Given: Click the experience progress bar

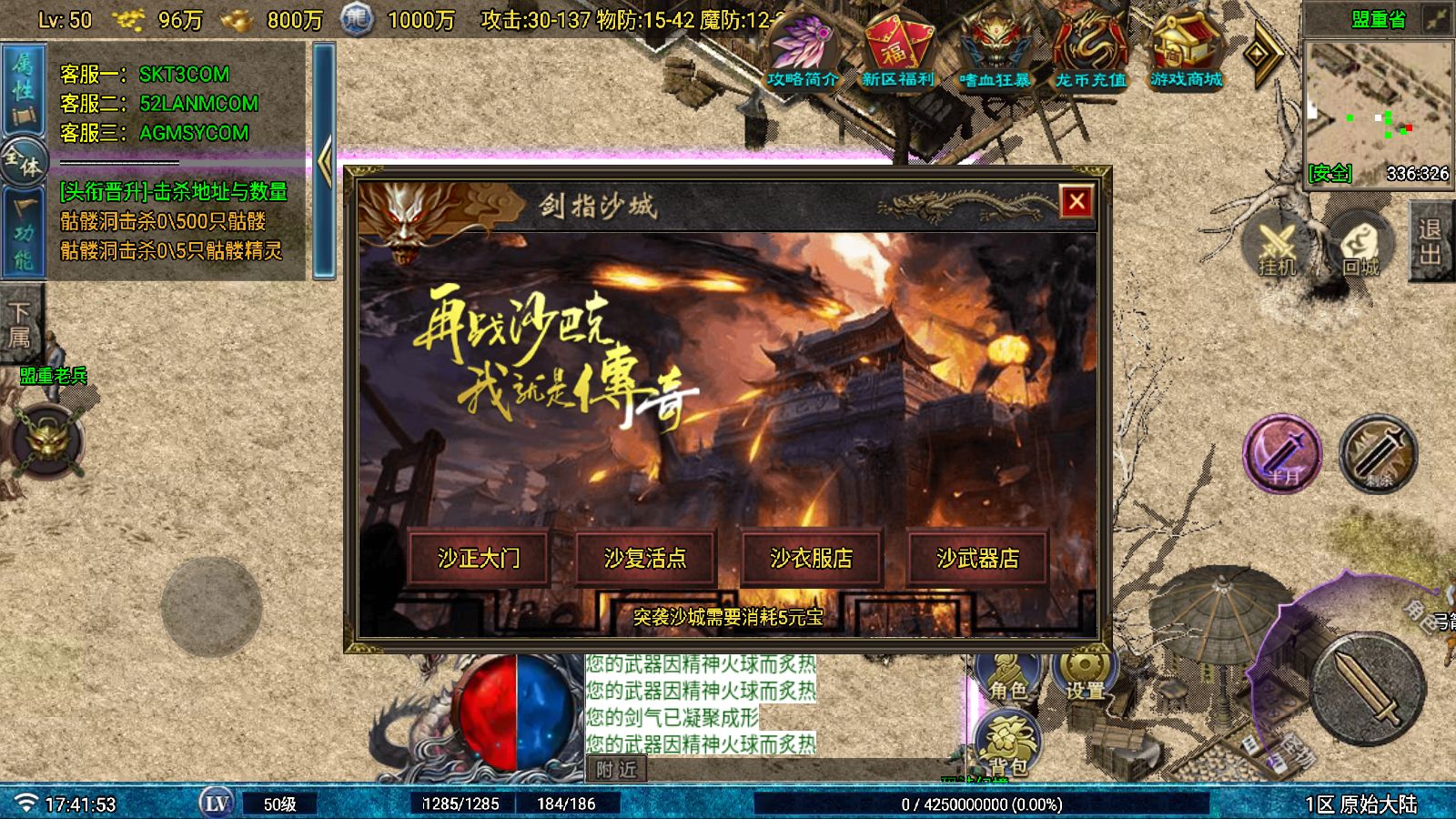Looking at the screenshot, I should point(978,804).
